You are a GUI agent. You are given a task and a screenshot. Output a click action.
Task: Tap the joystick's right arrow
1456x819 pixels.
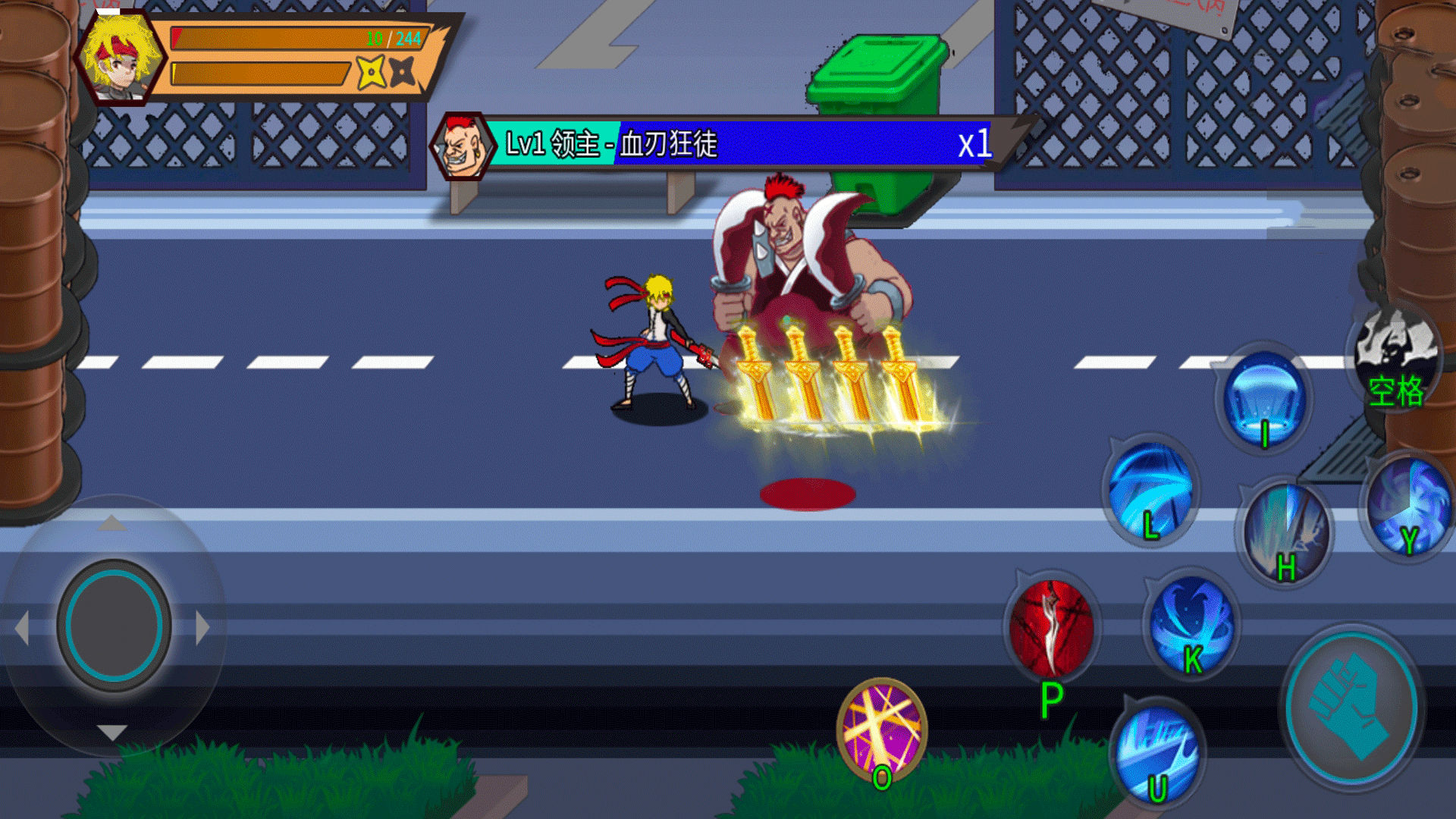pyautogui.click(x=202, y=628)
